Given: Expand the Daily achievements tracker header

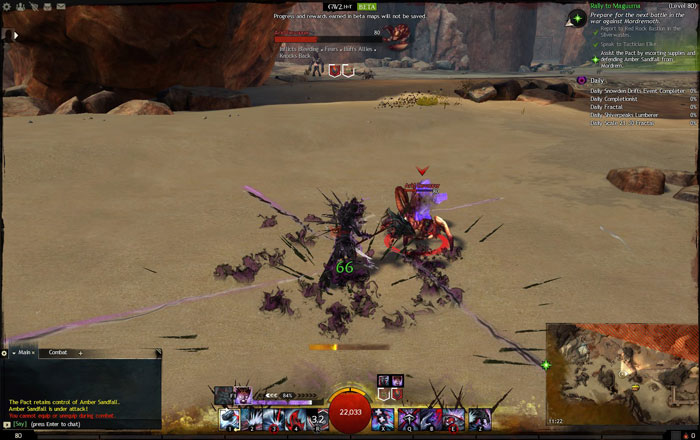Looking at the screenshot, I should (596, 79).
